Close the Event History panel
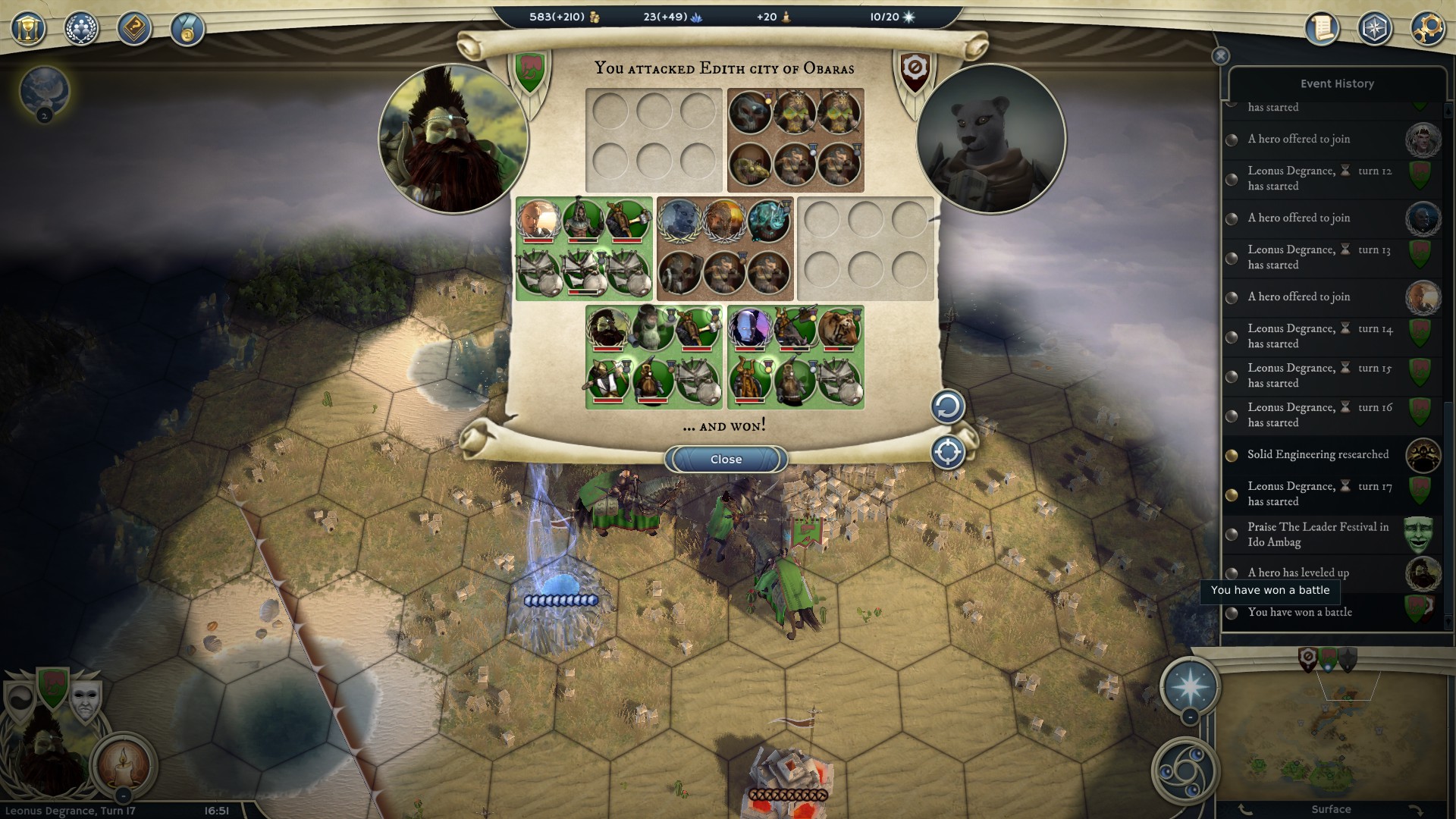The height and width of the screenshot is (819, 1456). [x=1220, y=56]
